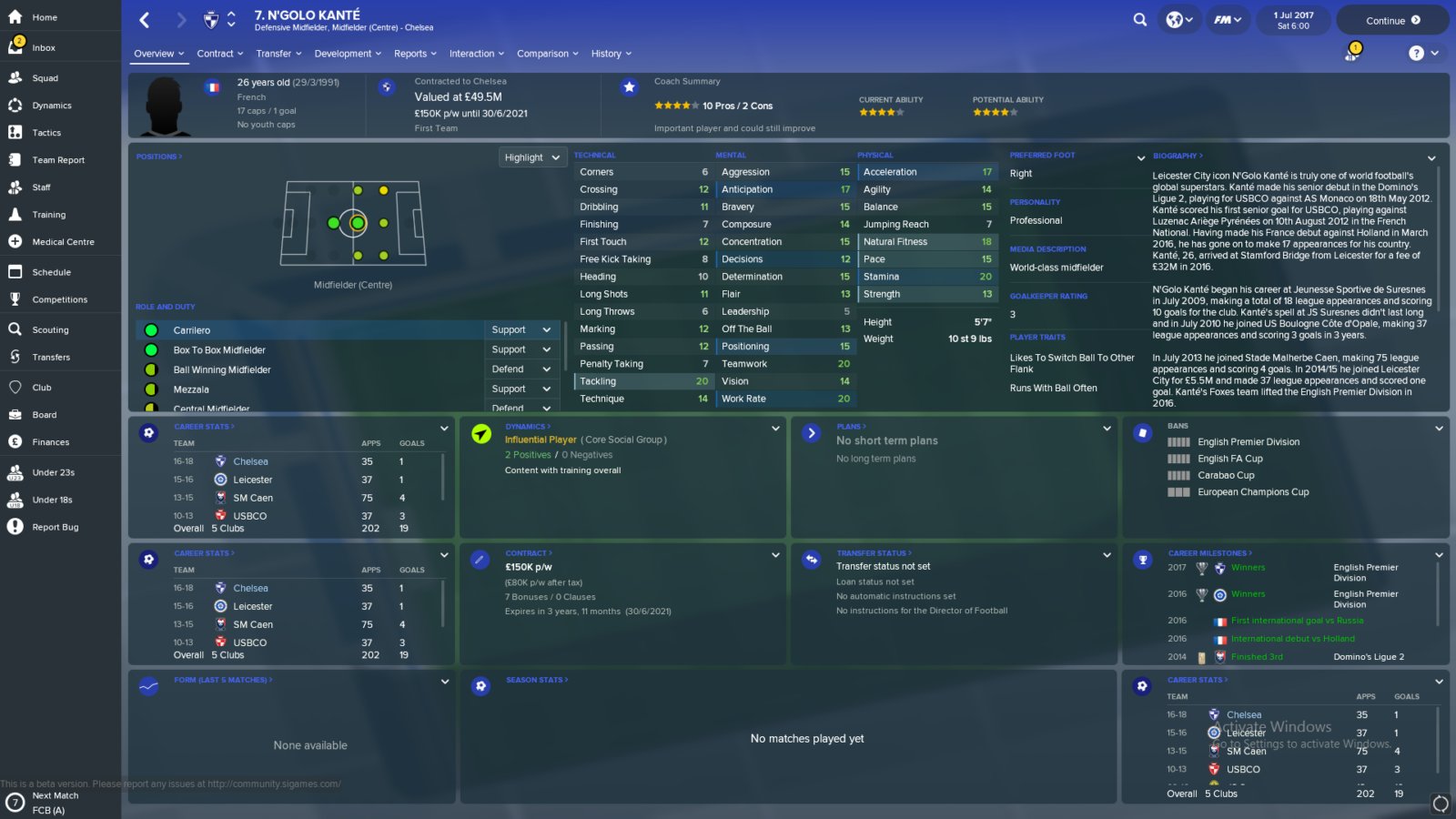The height and width of the screenshot is (819, 1456).
Task: Click the Continue button
Action: [x=1392, y=20]
